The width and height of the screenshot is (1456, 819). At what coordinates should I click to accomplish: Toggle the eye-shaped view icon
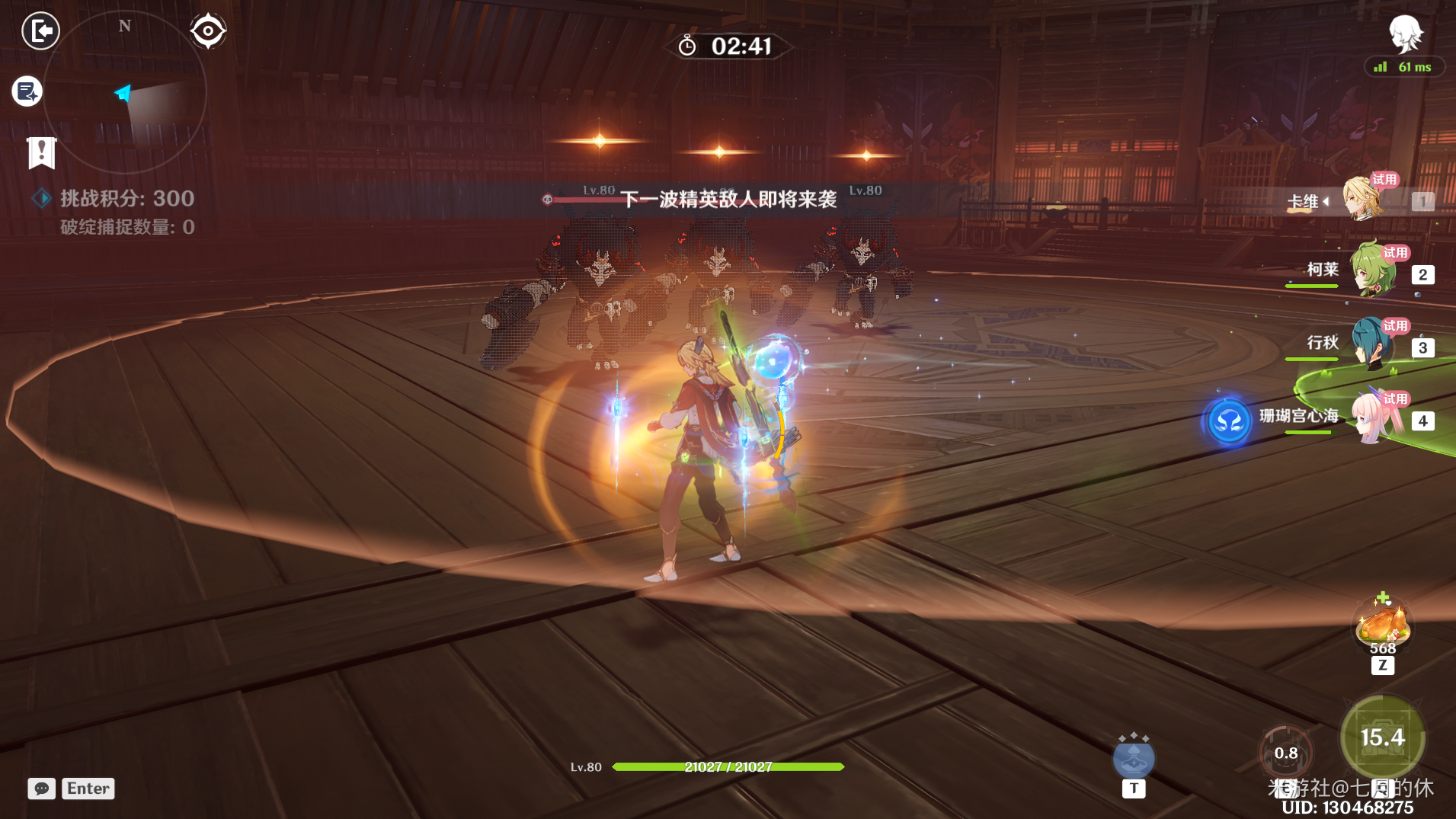pos(208,31)
